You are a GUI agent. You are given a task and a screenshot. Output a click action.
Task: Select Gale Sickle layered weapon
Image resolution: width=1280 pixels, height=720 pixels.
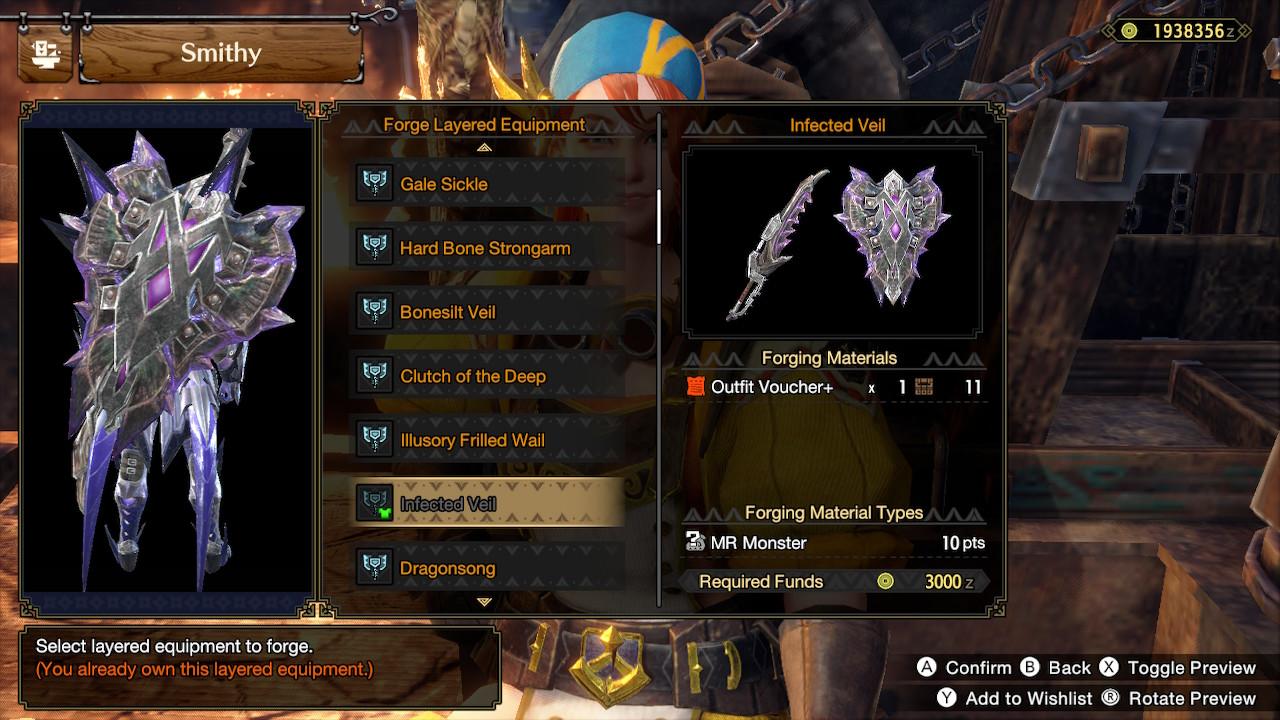(488, 184)
